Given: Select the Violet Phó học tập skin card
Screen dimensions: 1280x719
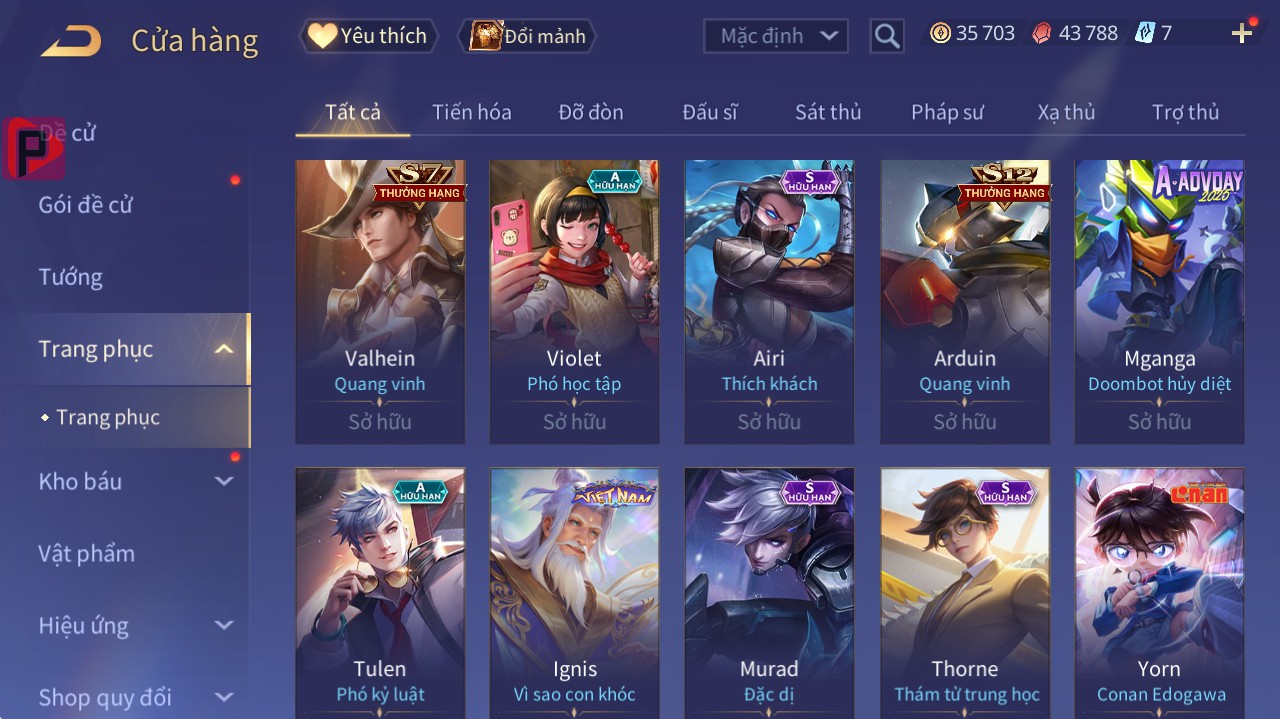Looking at the screenshot, I should pyautogui.click(x=574, y=300).
